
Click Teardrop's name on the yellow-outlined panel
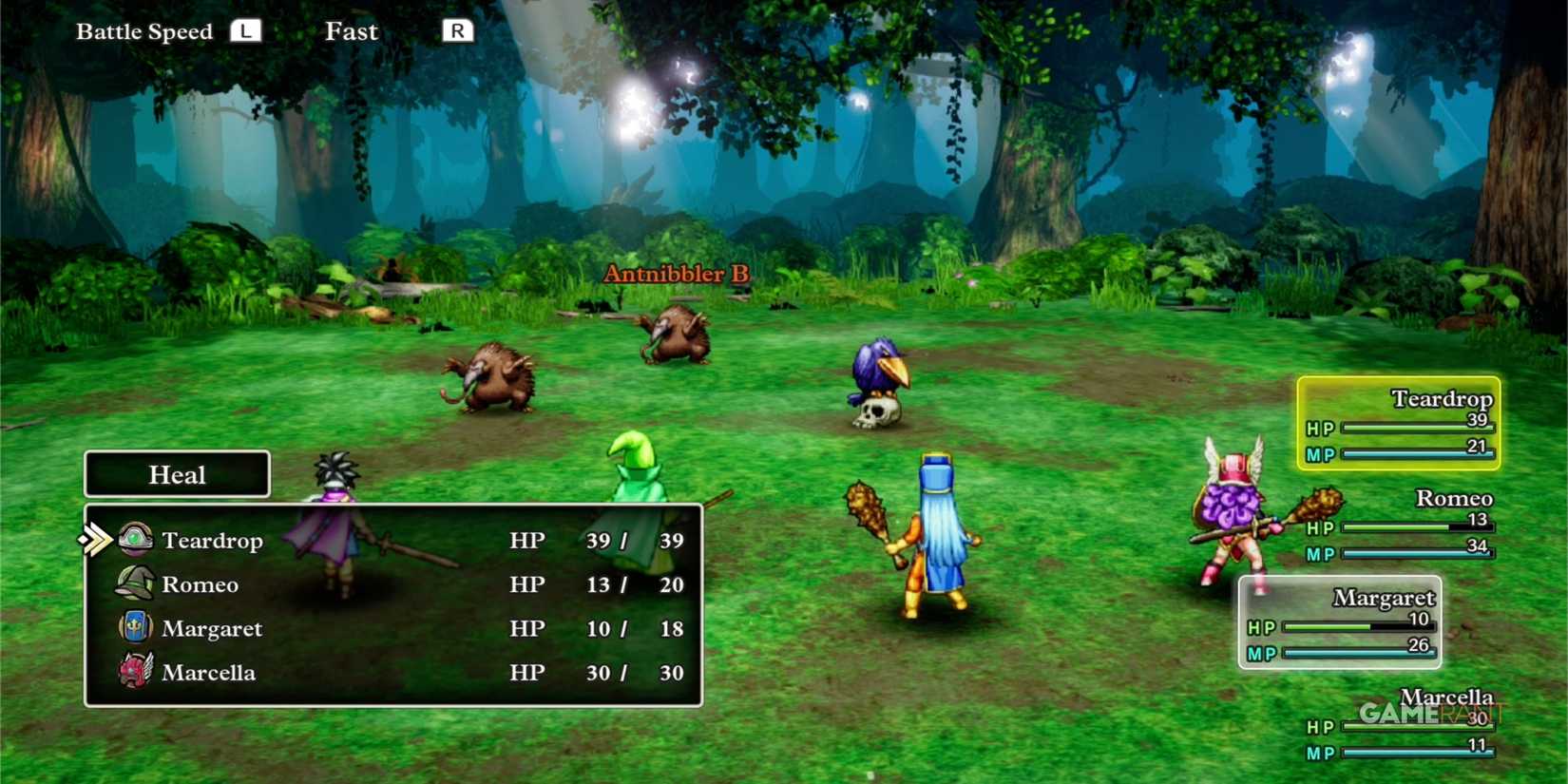pos(1444,399)
